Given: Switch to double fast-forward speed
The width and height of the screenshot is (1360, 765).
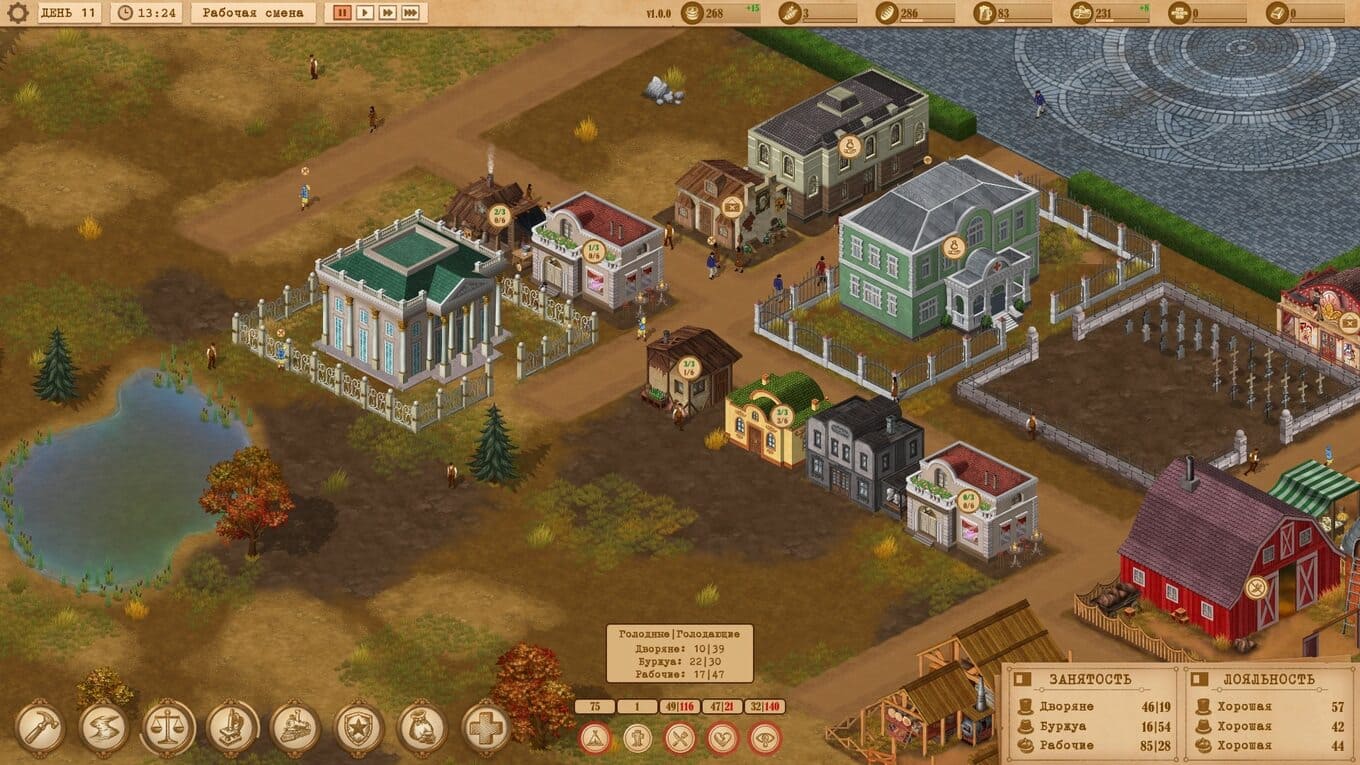Looking at the screenshot, I should (x=388, y=13).
